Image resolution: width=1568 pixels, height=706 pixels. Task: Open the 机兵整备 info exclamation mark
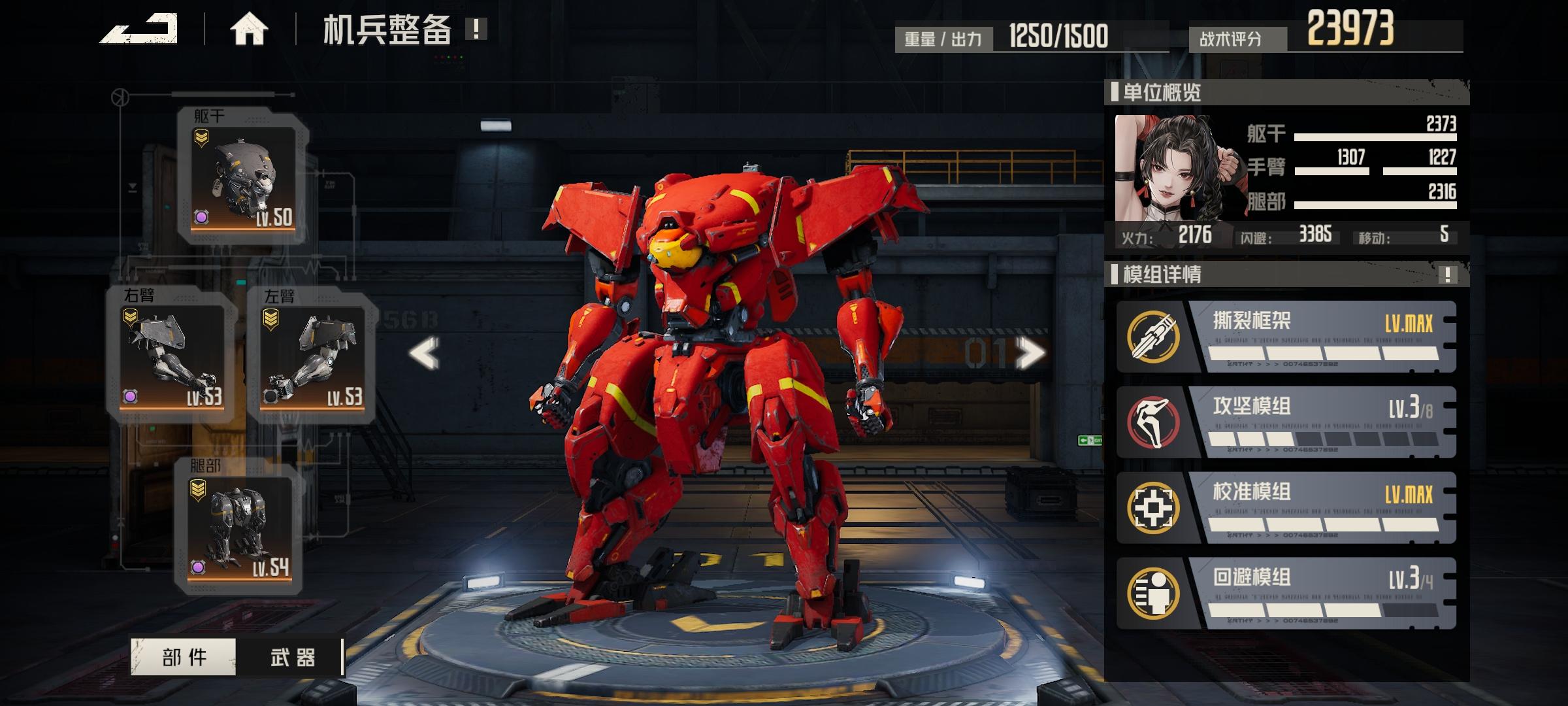click(x=476, y=29)
